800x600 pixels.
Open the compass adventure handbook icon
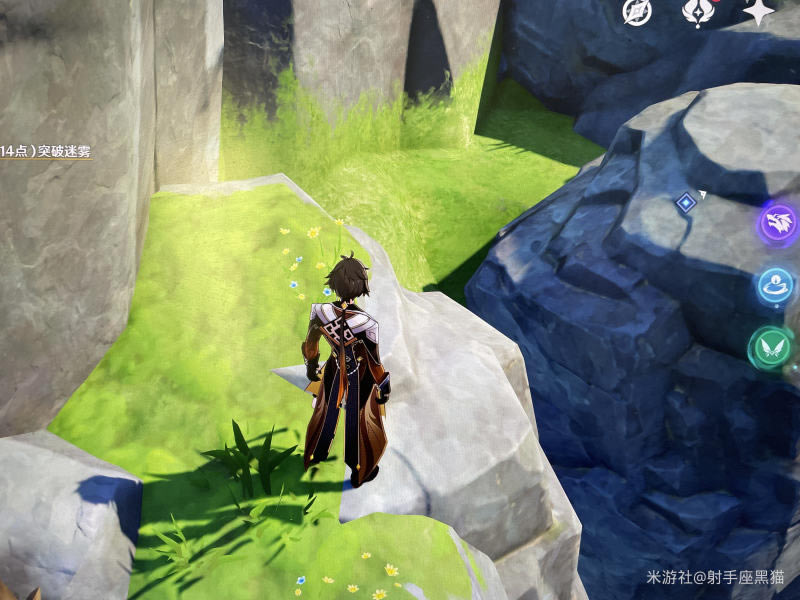[x=637, y=11]
